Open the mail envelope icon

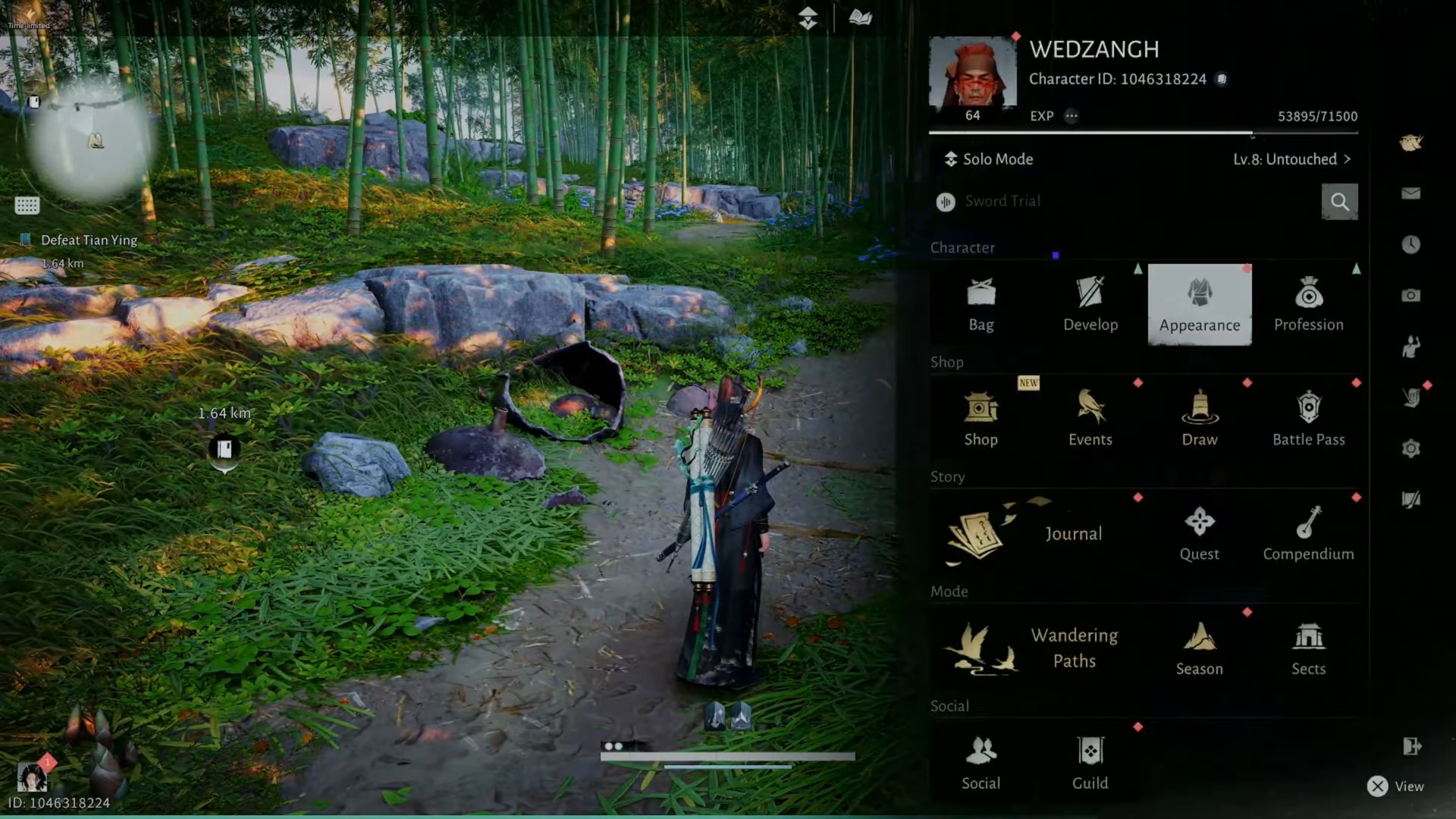pos(1410,193)
